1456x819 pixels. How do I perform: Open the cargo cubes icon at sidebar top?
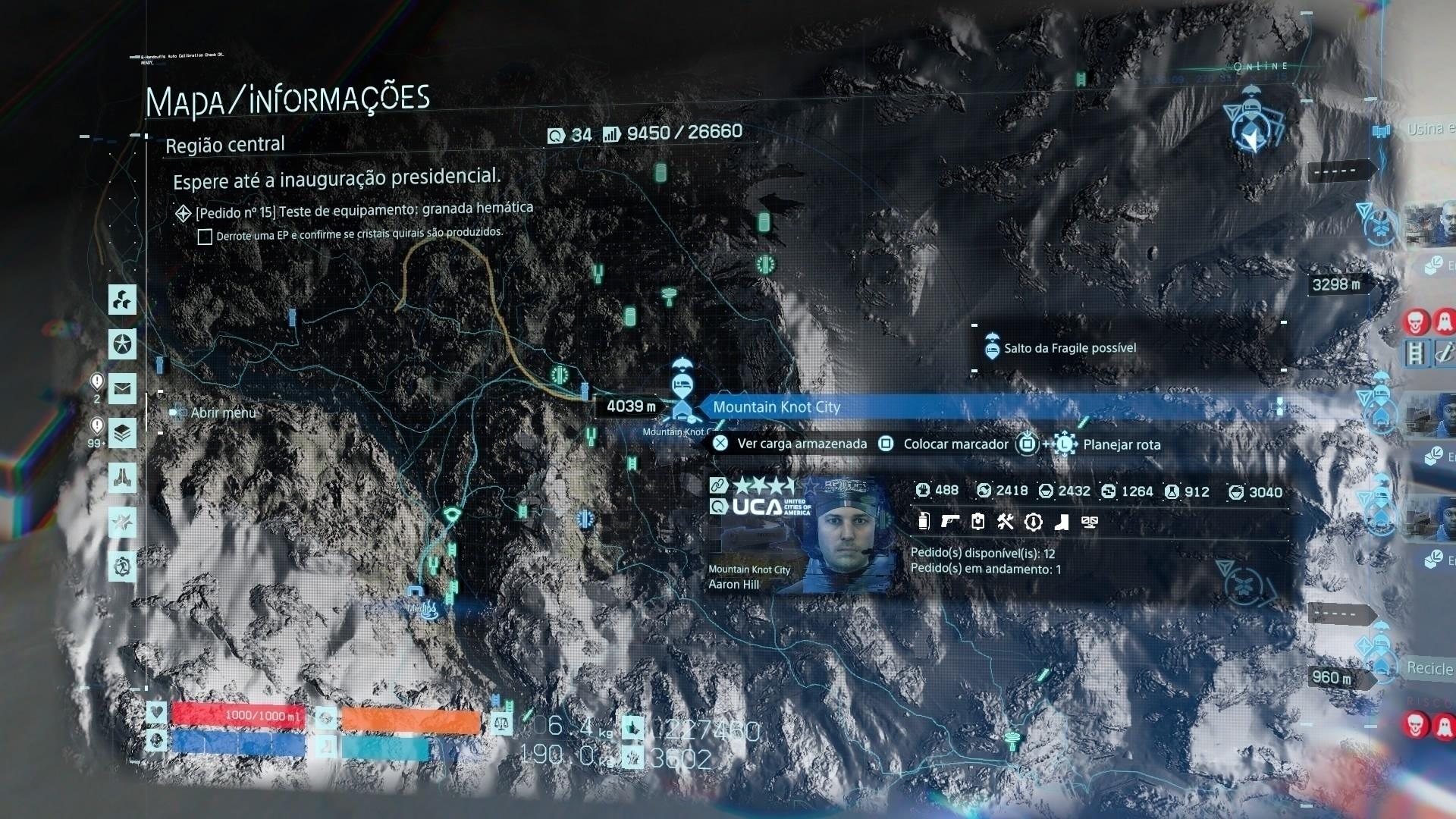coord(124,301)
